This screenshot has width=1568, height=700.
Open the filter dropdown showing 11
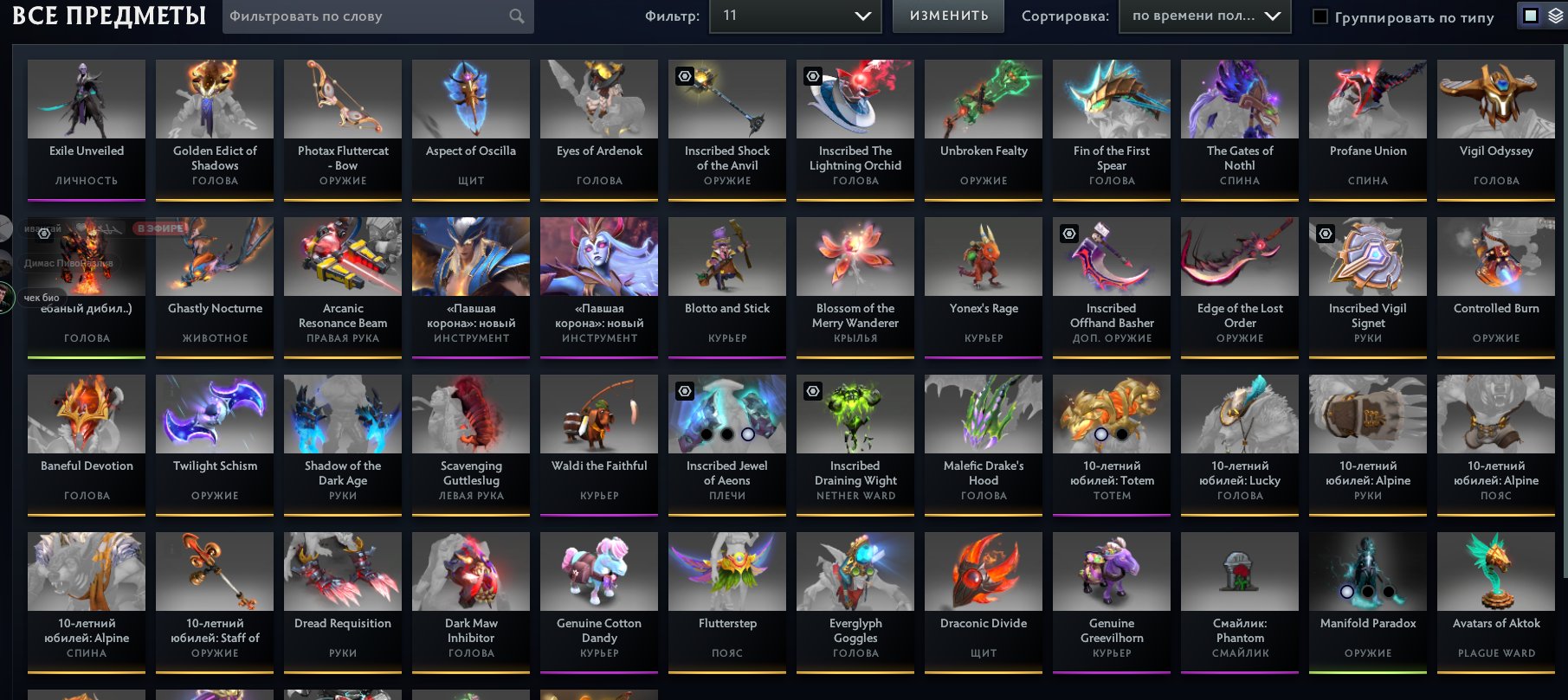pos(795,16)
